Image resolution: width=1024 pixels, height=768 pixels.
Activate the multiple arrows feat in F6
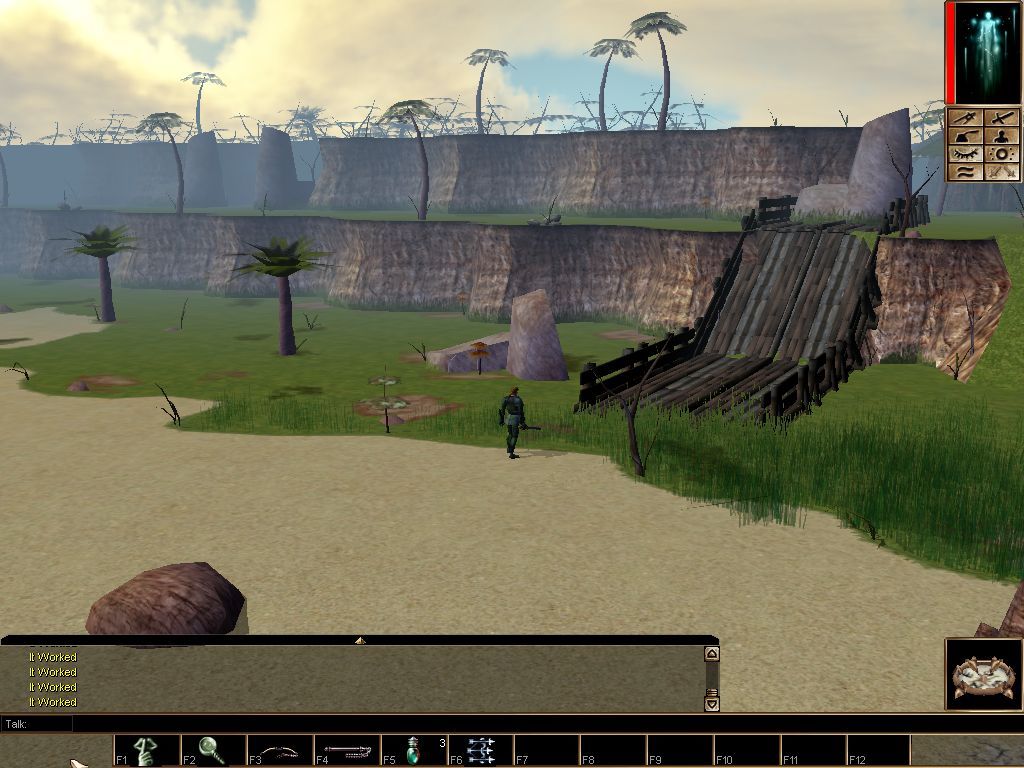point(480,750)
